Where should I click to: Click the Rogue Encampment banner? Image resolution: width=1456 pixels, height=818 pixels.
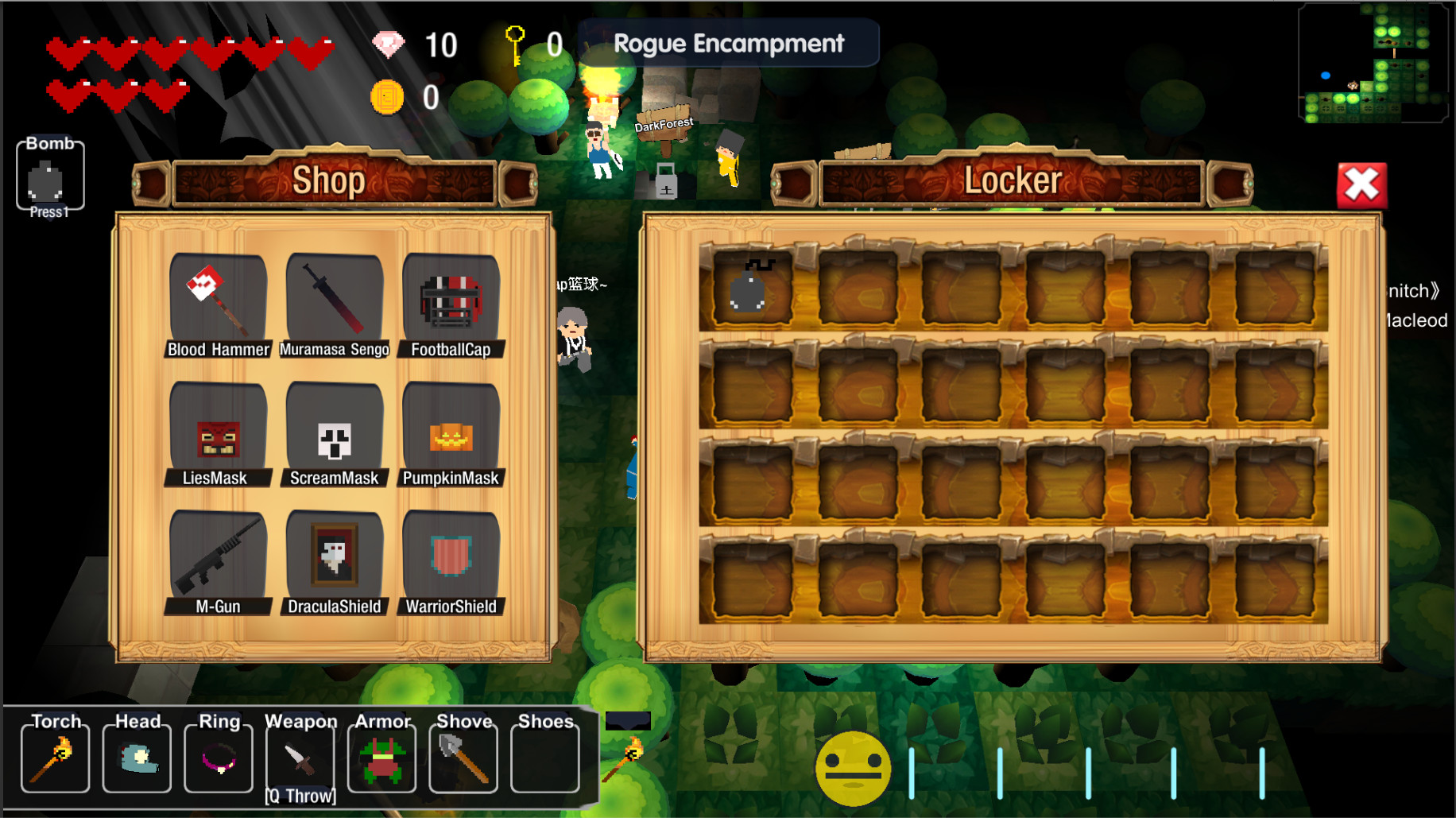point(731,44)
